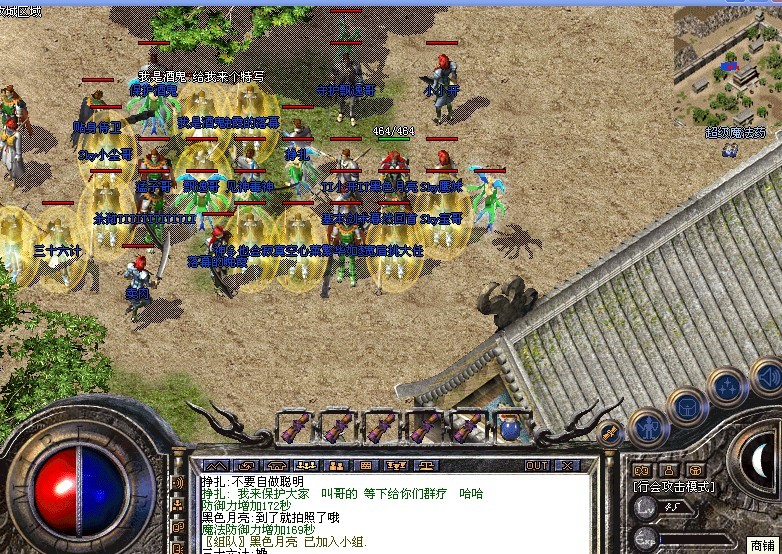
Task: Click the OUT button above the chat
Action: coord(537,465)
